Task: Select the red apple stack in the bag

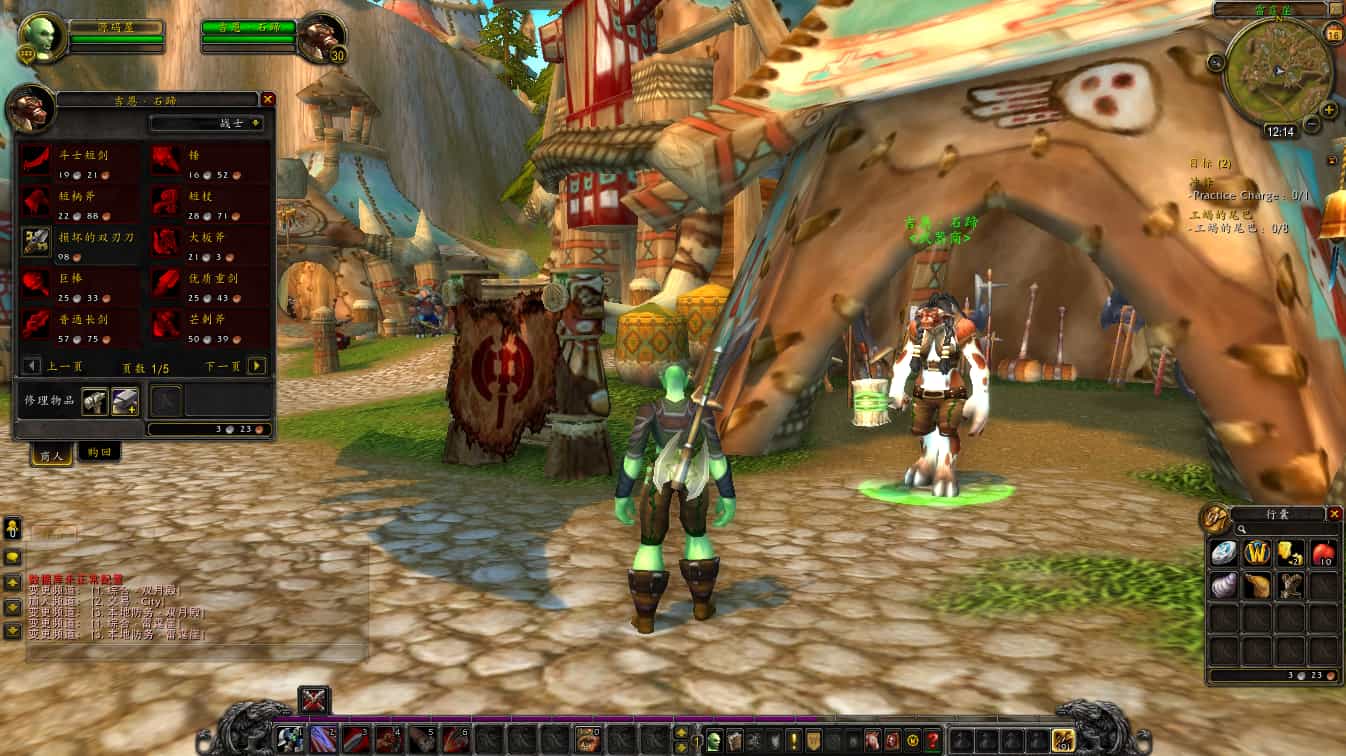Action: pos(1324,553)
